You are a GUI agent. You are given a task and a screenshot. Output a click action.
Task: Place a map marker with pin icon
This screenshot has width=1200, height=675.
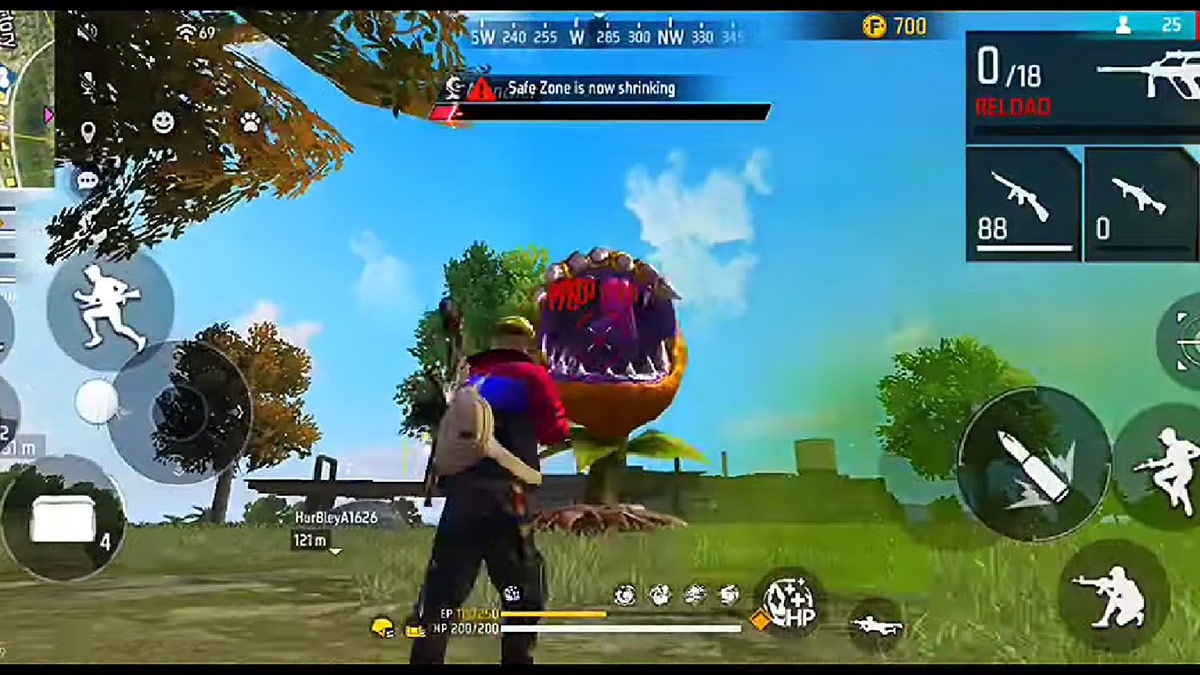[x=88, y=131]
